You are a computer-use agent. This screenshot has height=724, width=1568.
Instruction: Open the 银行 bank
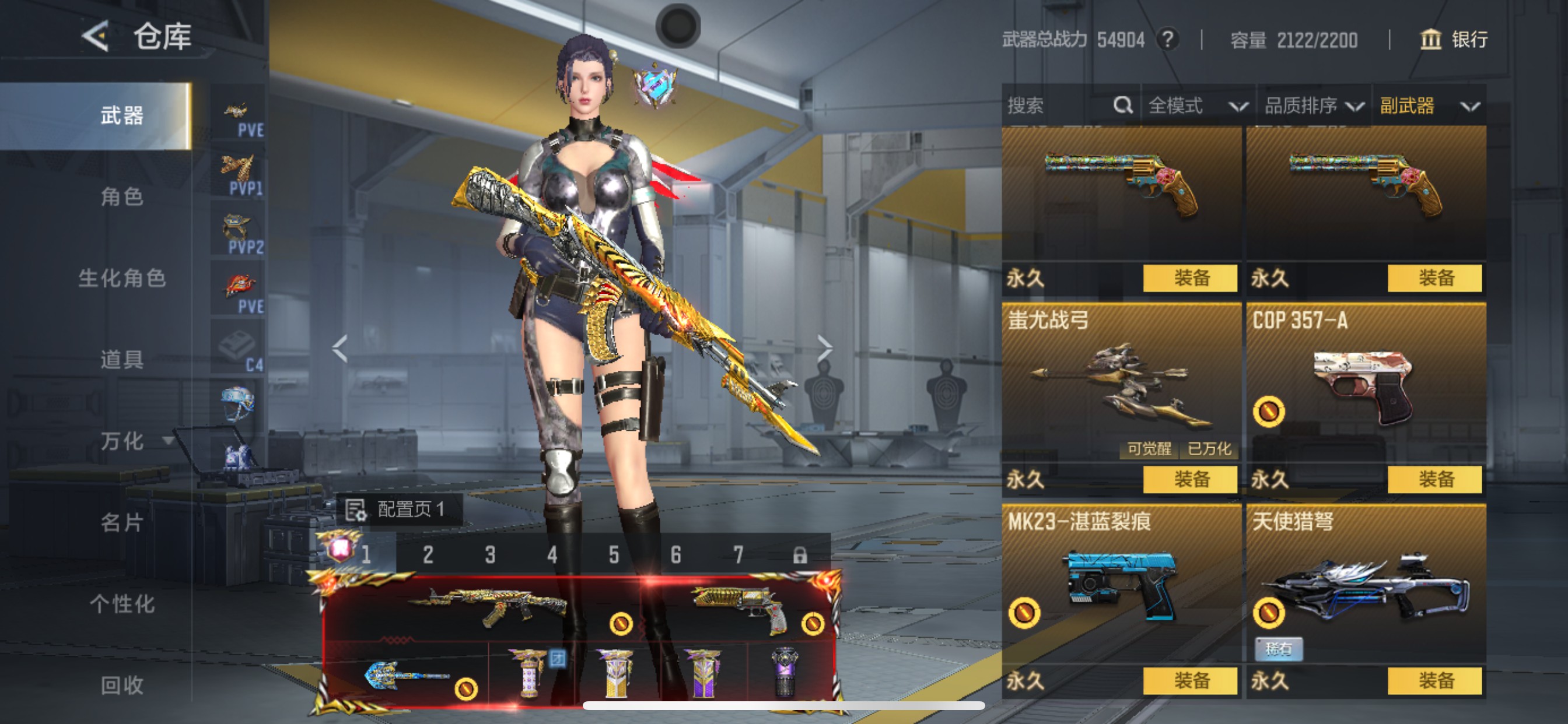[1454, 40]
